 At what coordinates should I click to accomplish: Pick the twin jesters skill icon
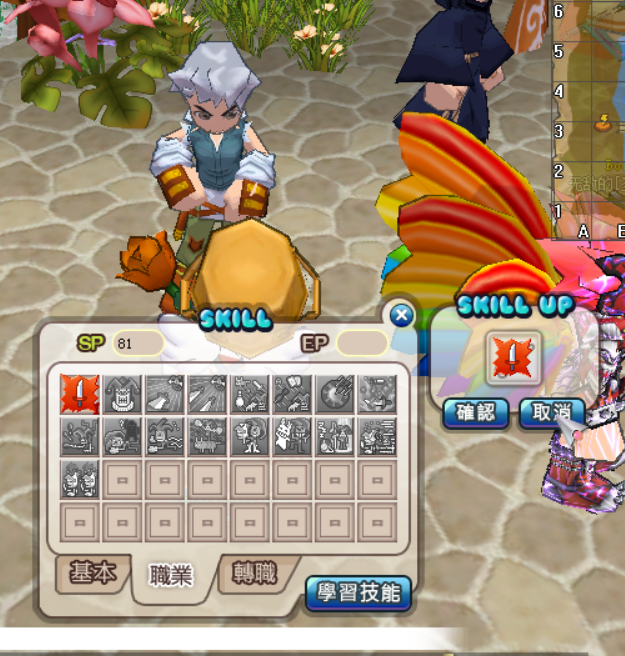click(80, 479)
